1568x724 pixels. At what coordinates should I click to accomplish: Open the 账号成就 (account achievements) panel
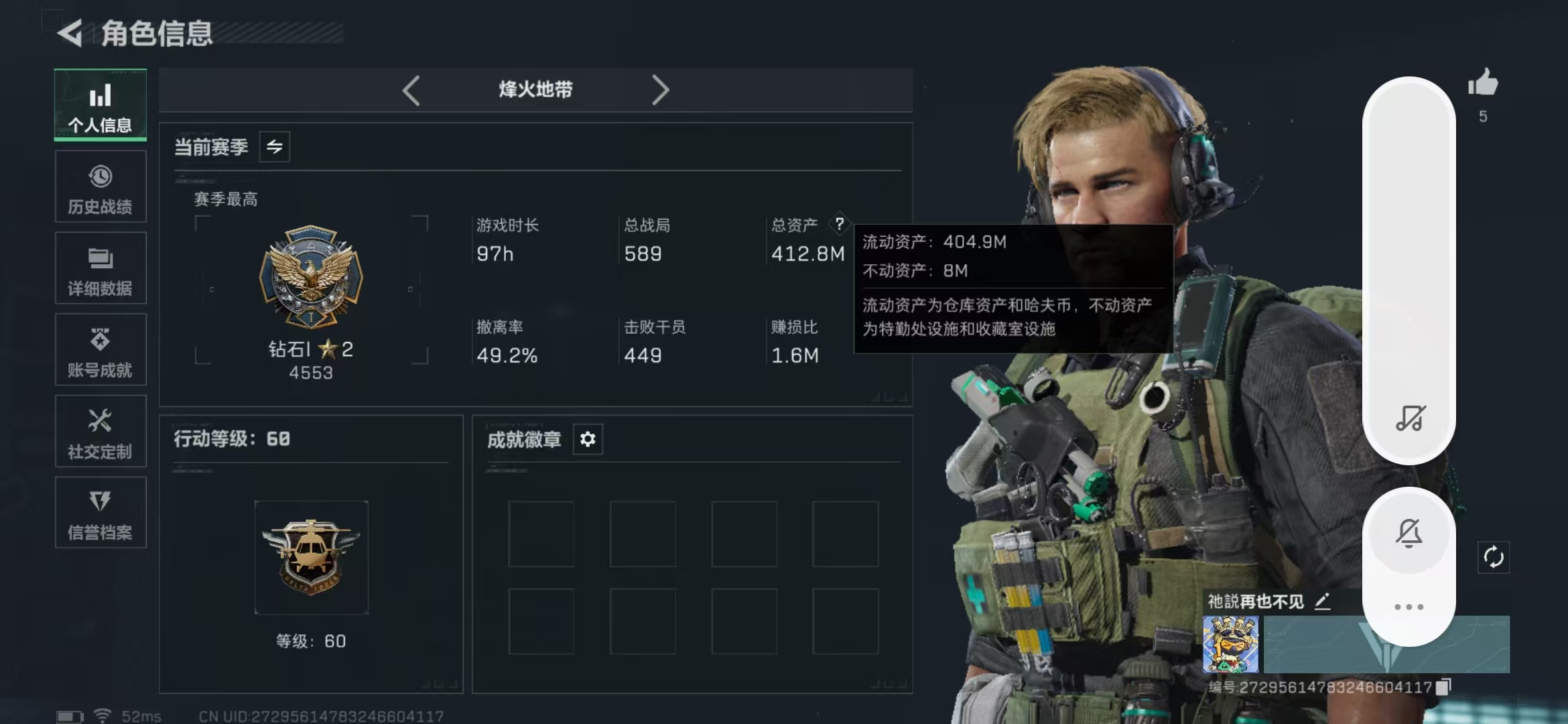(100, 350)
